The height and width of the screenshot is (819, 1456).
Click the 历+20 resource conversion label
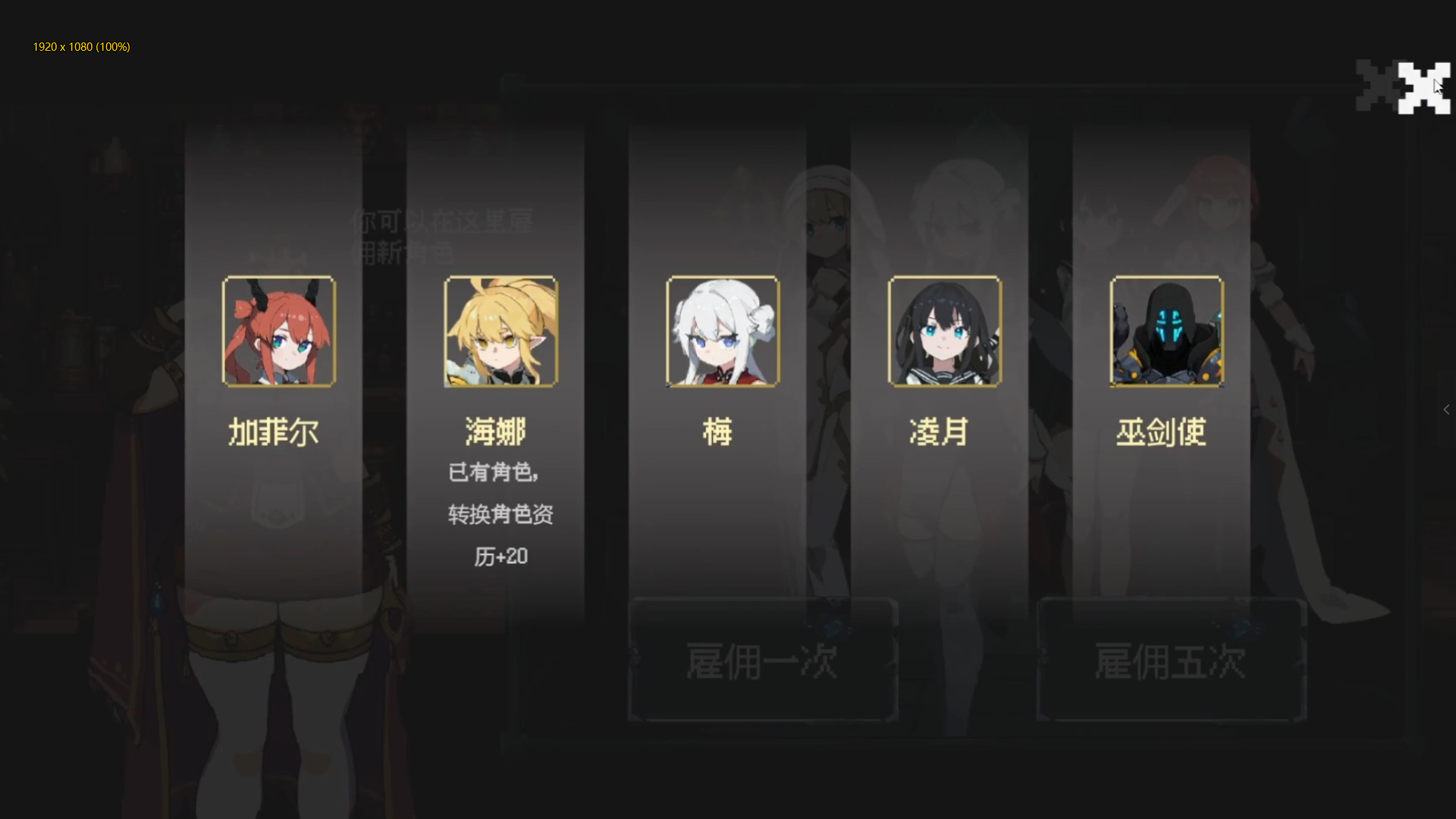point(499,556)
